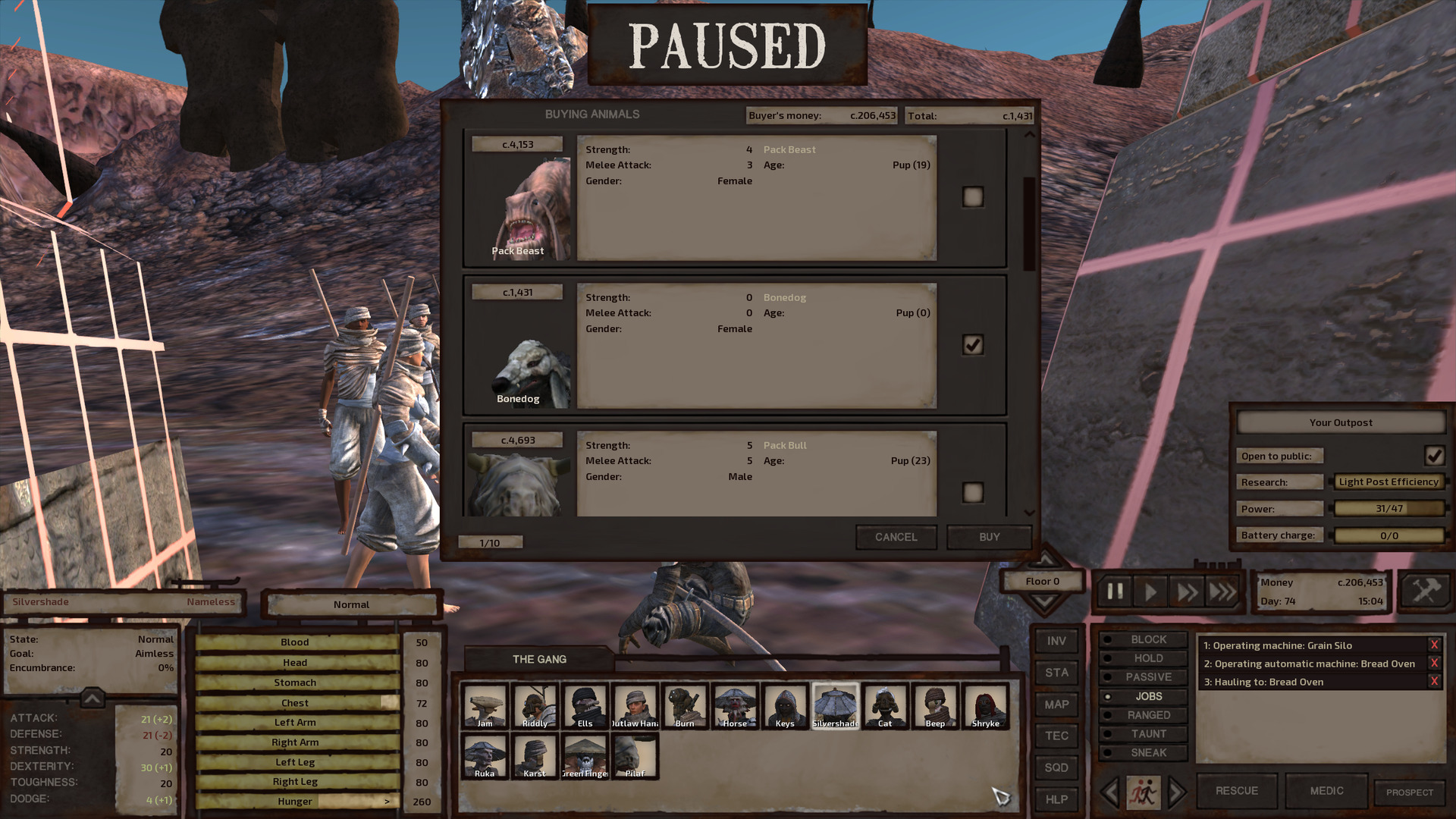Open the SQD squad panel

[x=1056, y=767]
